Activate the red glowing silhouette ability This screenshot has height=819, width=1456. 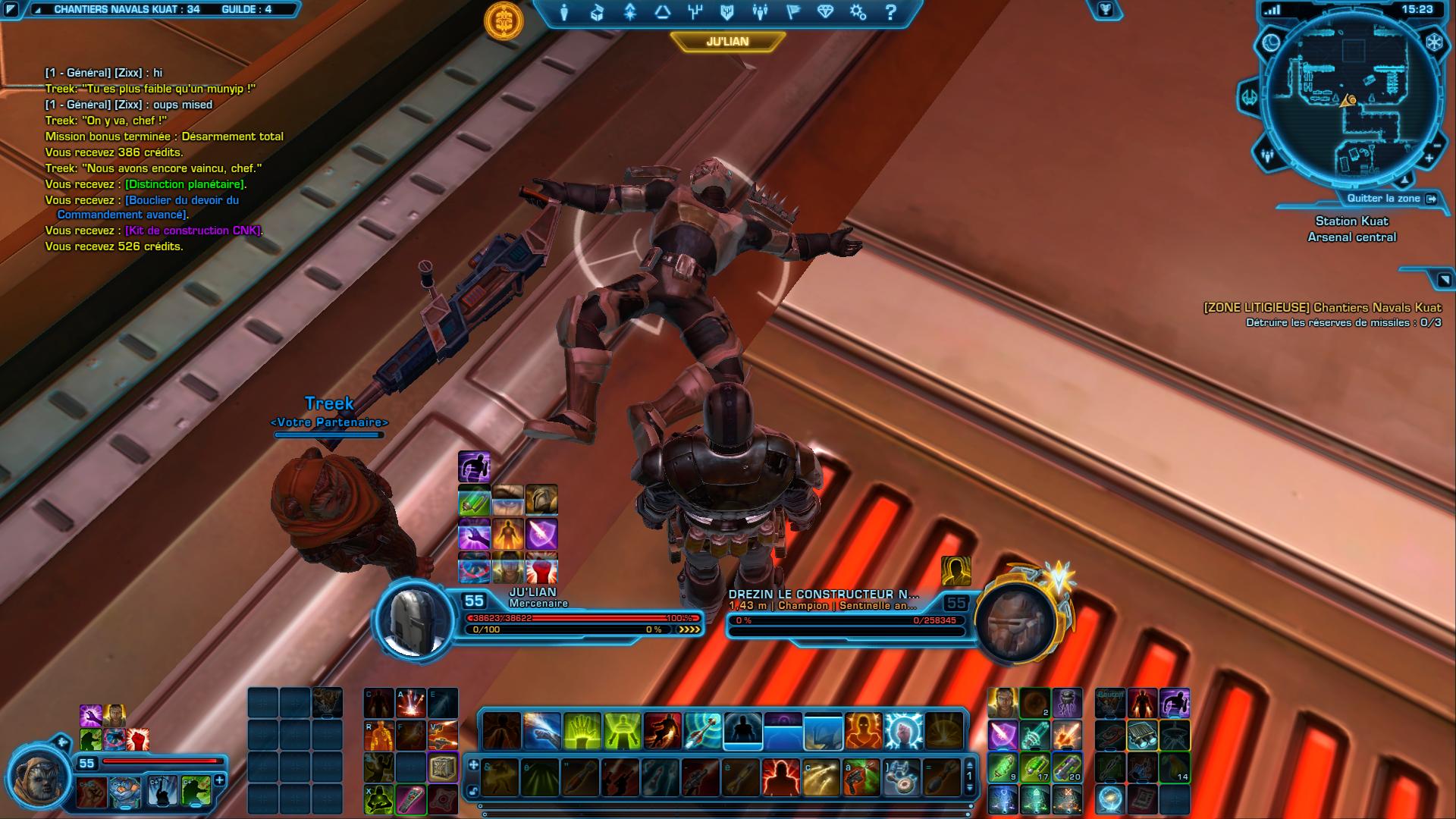(781, 777)
